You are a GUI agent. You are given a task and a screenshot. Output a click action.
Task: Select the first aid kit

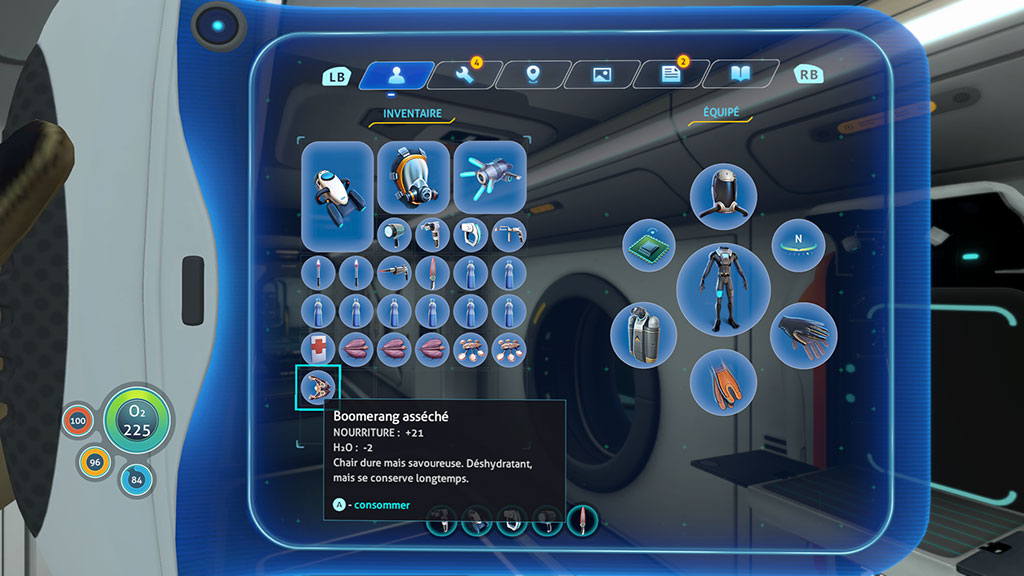coord(318,348)
